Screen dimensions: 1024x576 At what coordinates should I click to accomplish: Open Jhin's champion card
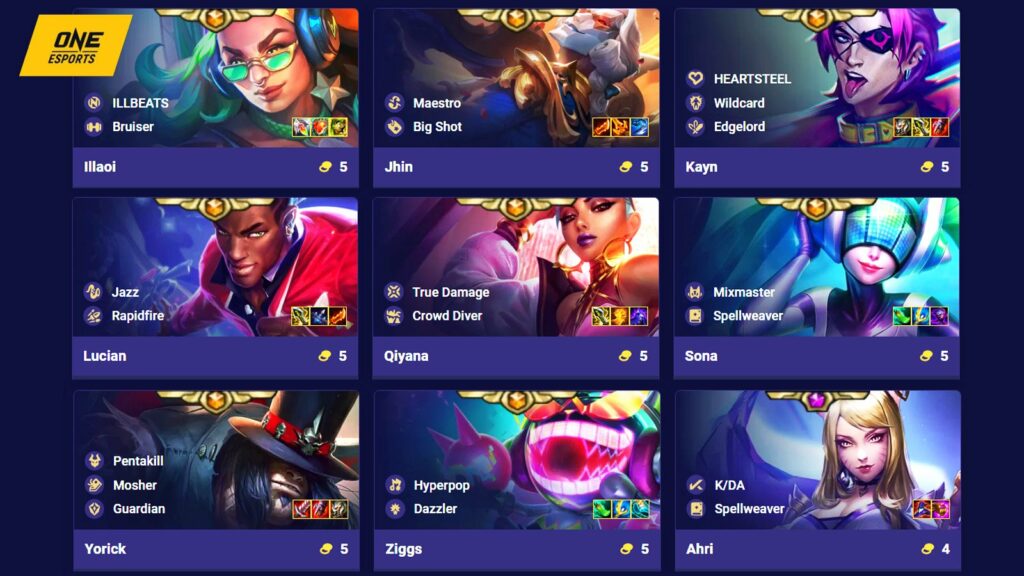(516, 97)
